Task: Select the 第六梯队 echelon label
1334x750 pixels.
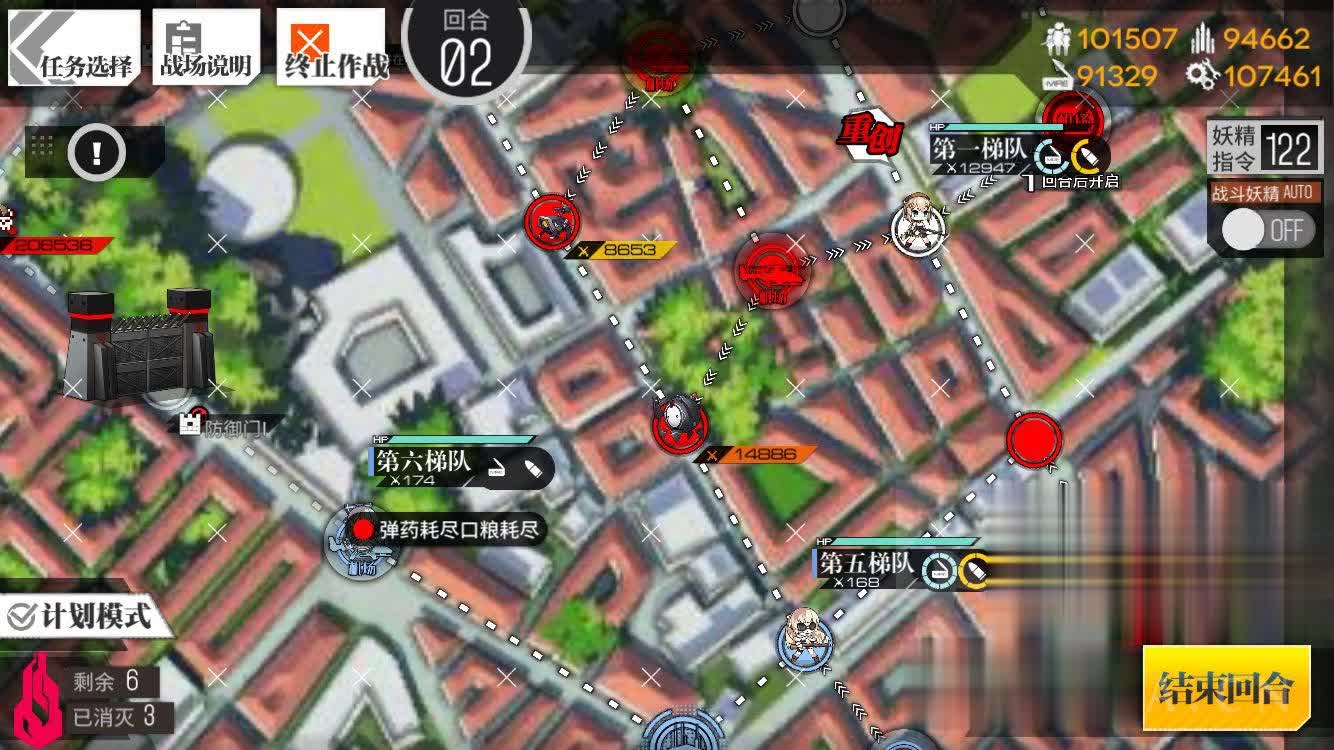Action: (x=423, y=461)
